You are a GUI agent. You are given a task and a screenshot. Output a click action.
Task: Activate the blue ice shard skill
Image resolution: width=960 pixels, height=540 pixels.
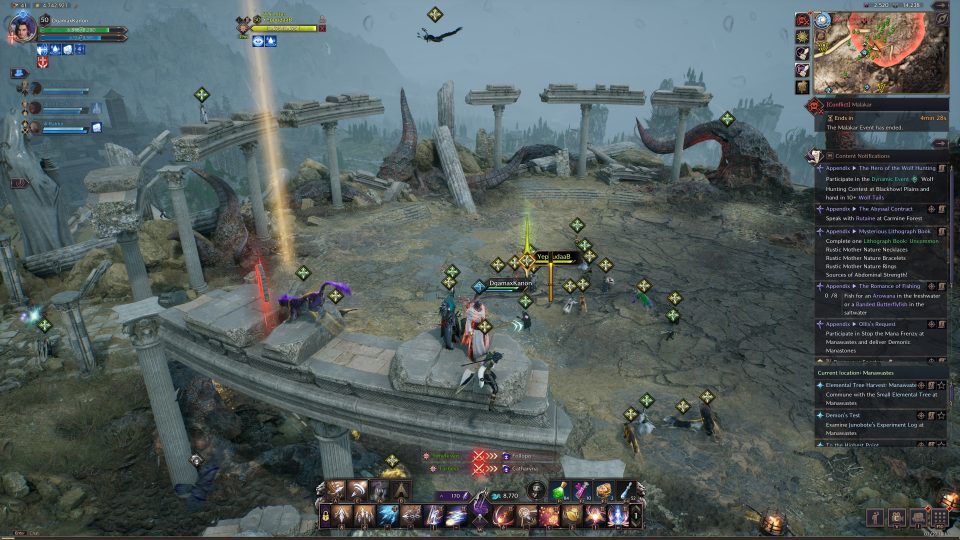(388, 516)
